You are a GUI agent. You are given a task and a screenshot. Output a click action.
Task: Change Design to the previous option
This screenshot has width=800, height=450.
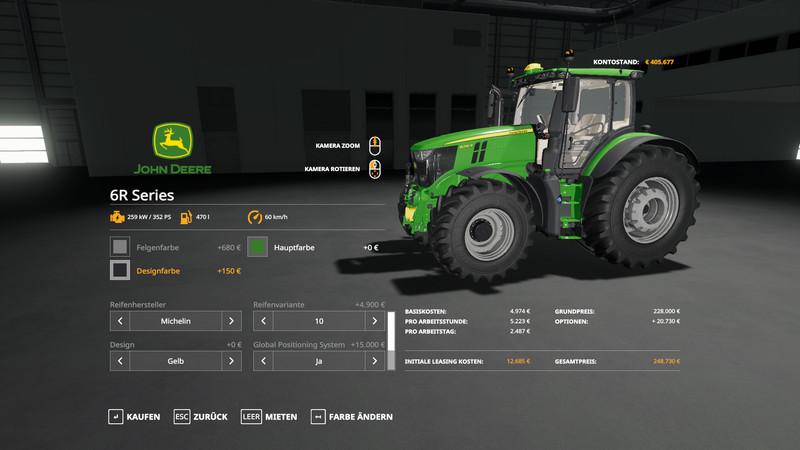tap(120, 360)
